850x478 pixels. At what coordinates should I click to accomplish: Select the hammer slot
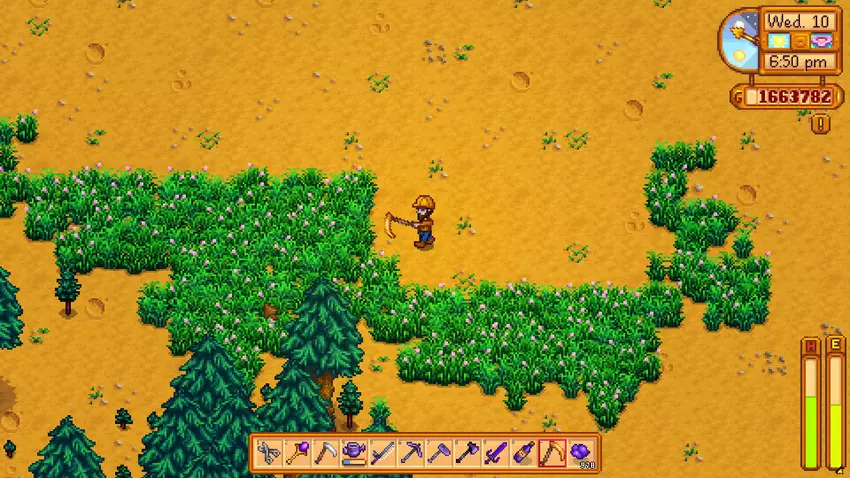pos(439,453)
